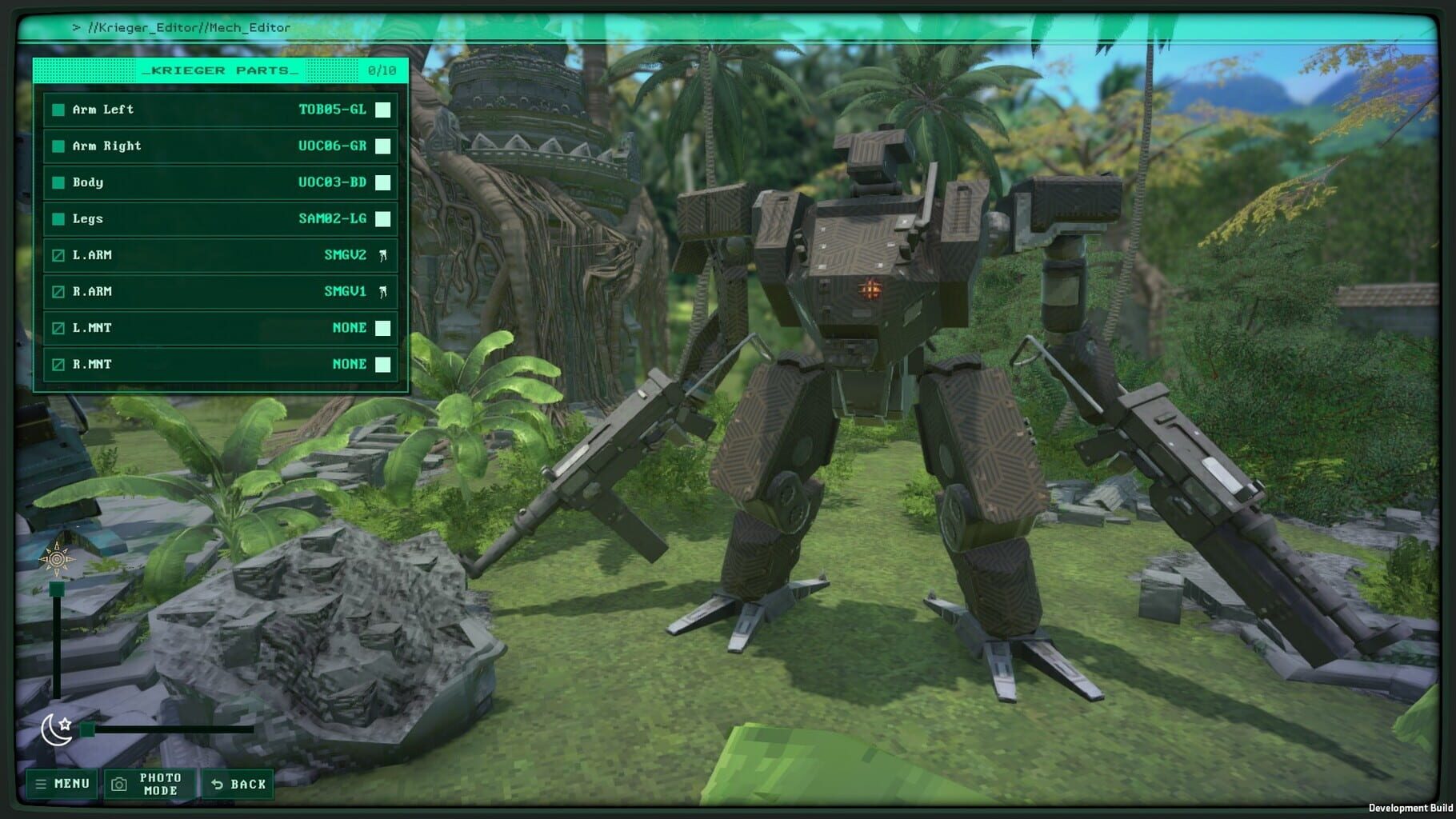This screenshot has width=1456, height=819.
Task: Toggle the R.MNT slot checkbox
Action: click(x=57, y=364)
